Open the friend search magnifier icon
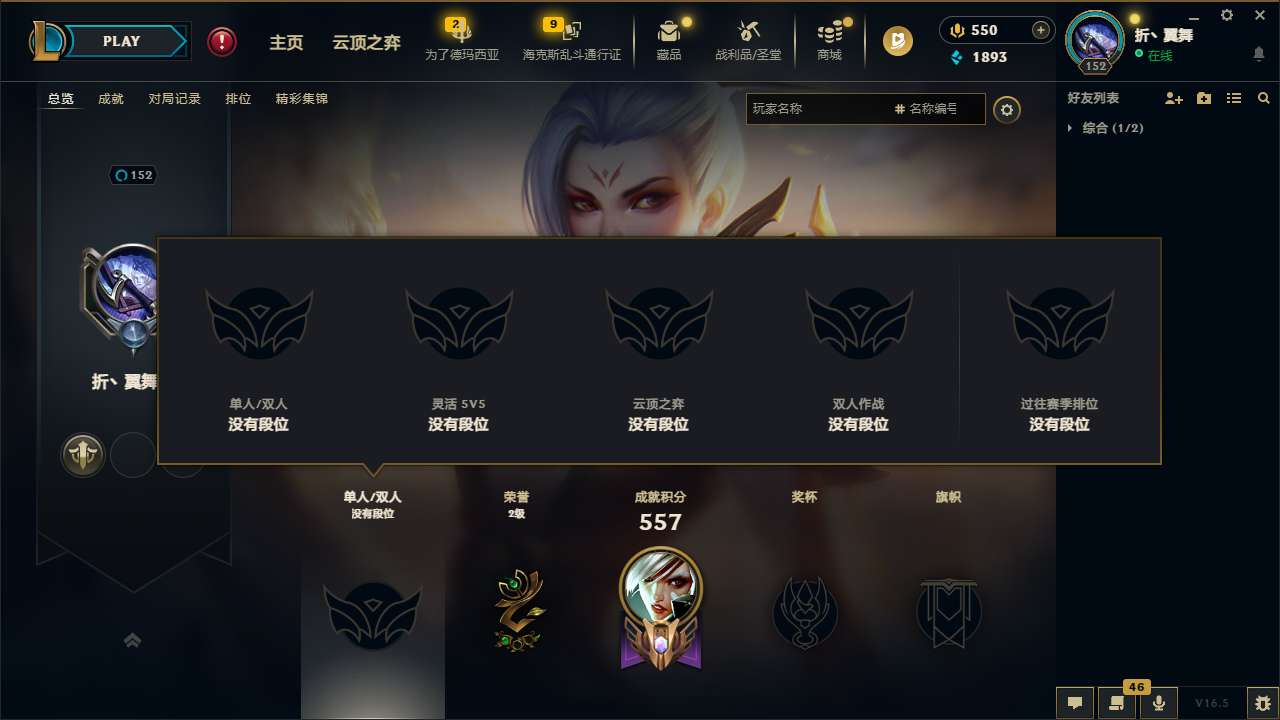Screen dimensions: 1280x720 pyautogui.click(x=1263, y=98)
